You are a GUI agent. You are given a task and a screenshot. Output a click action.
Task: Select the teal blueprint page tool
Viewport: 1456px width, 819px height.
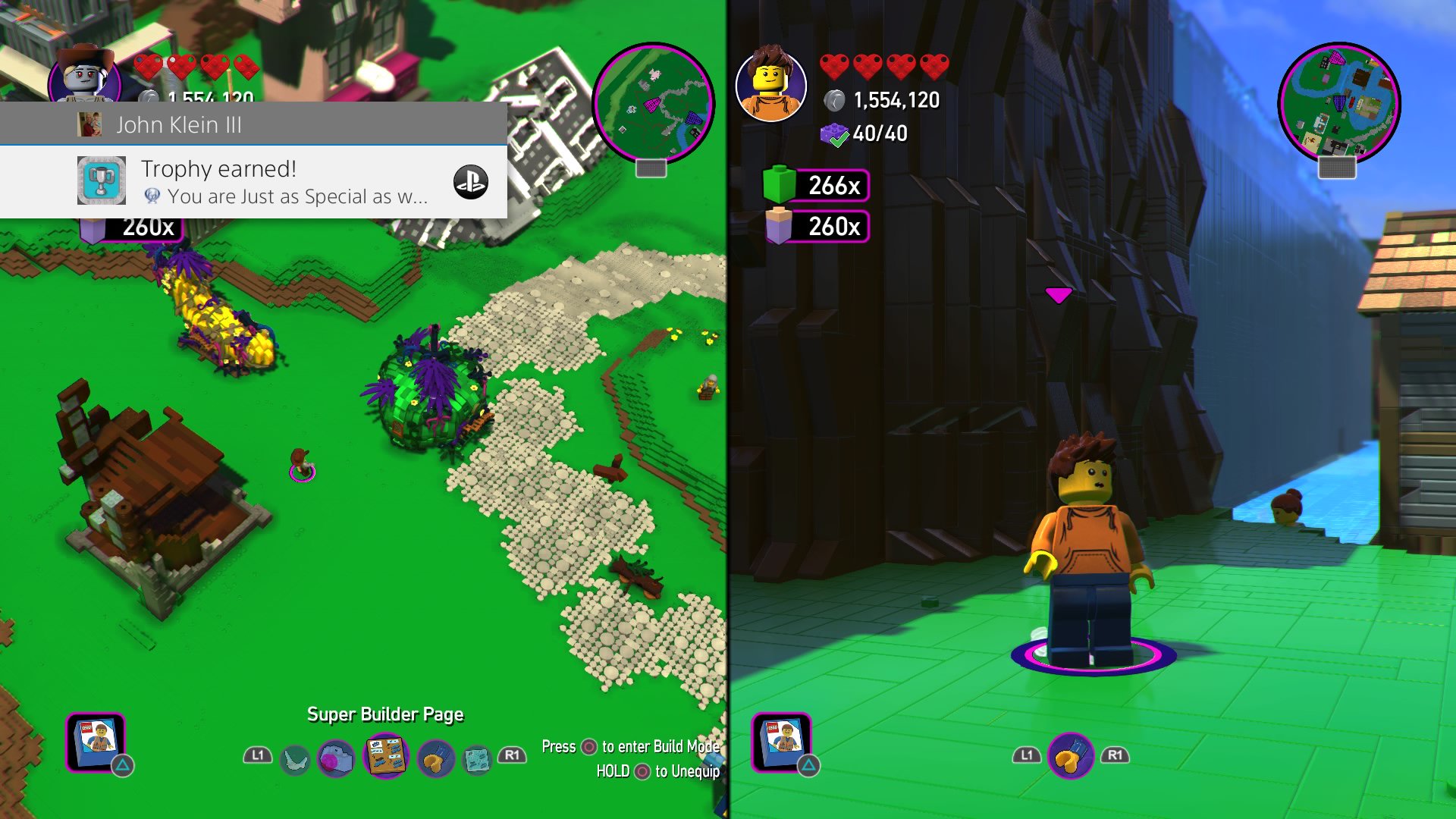[x=477, y=758]
